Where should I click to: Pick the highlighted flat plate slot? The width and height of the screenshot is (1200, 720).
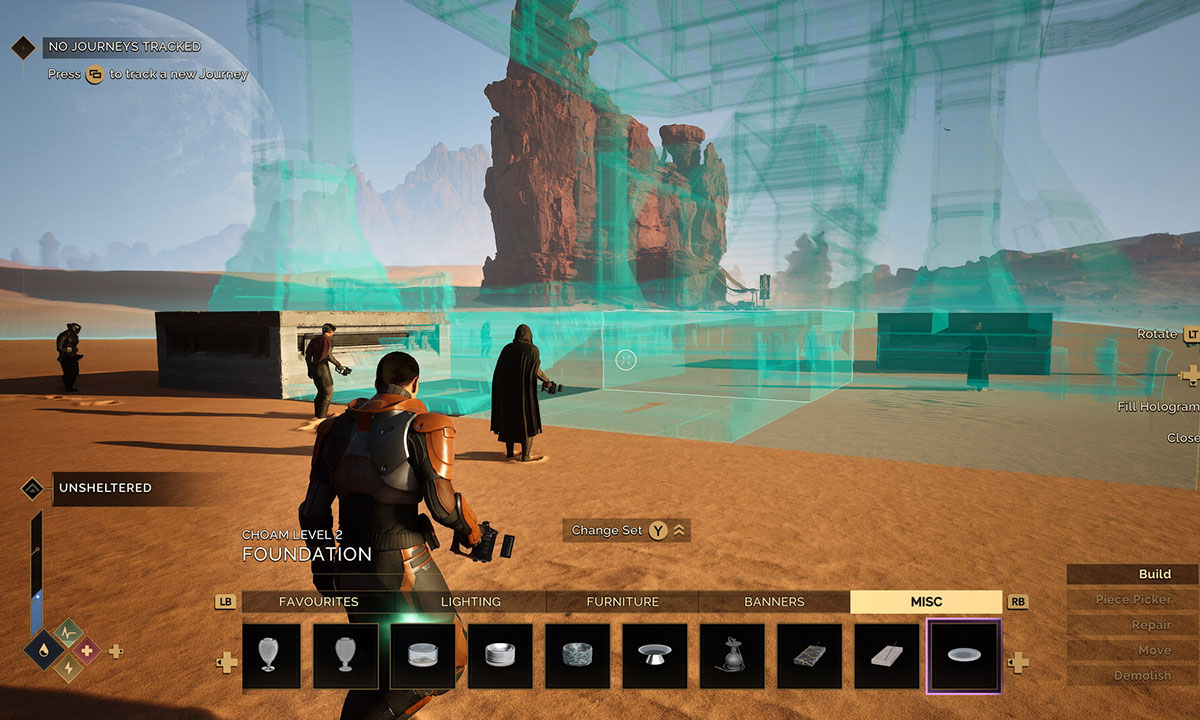click(964, 656)
